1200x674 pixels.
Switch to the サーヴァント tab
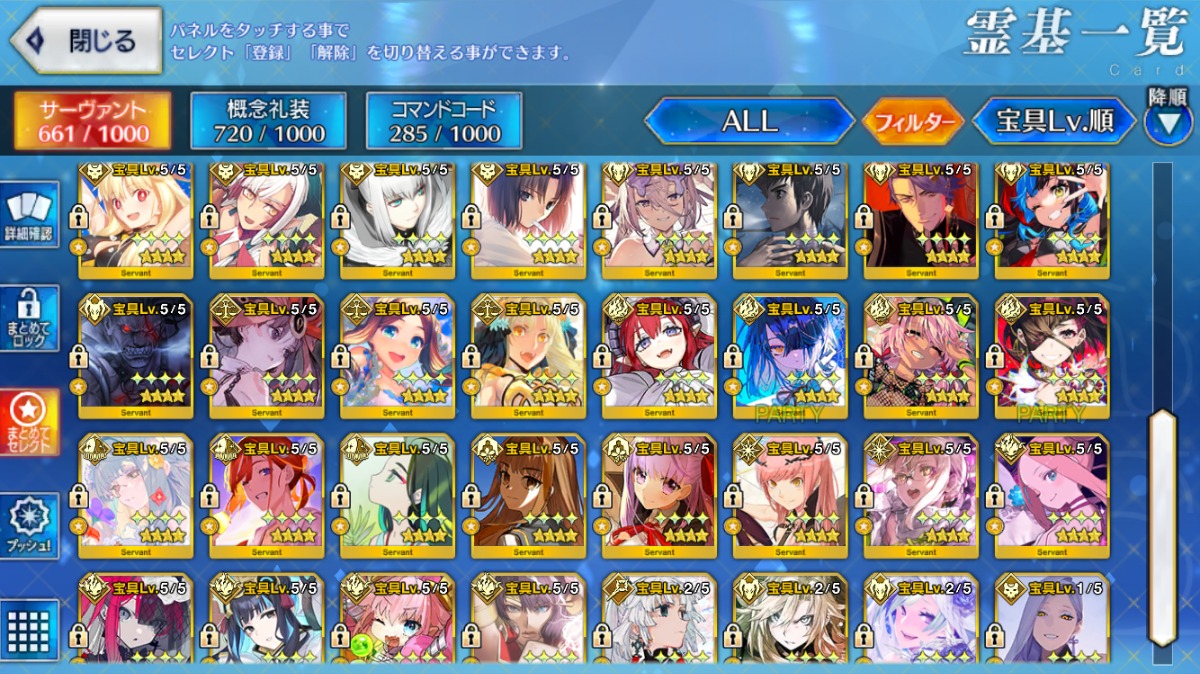click(93, 121)
